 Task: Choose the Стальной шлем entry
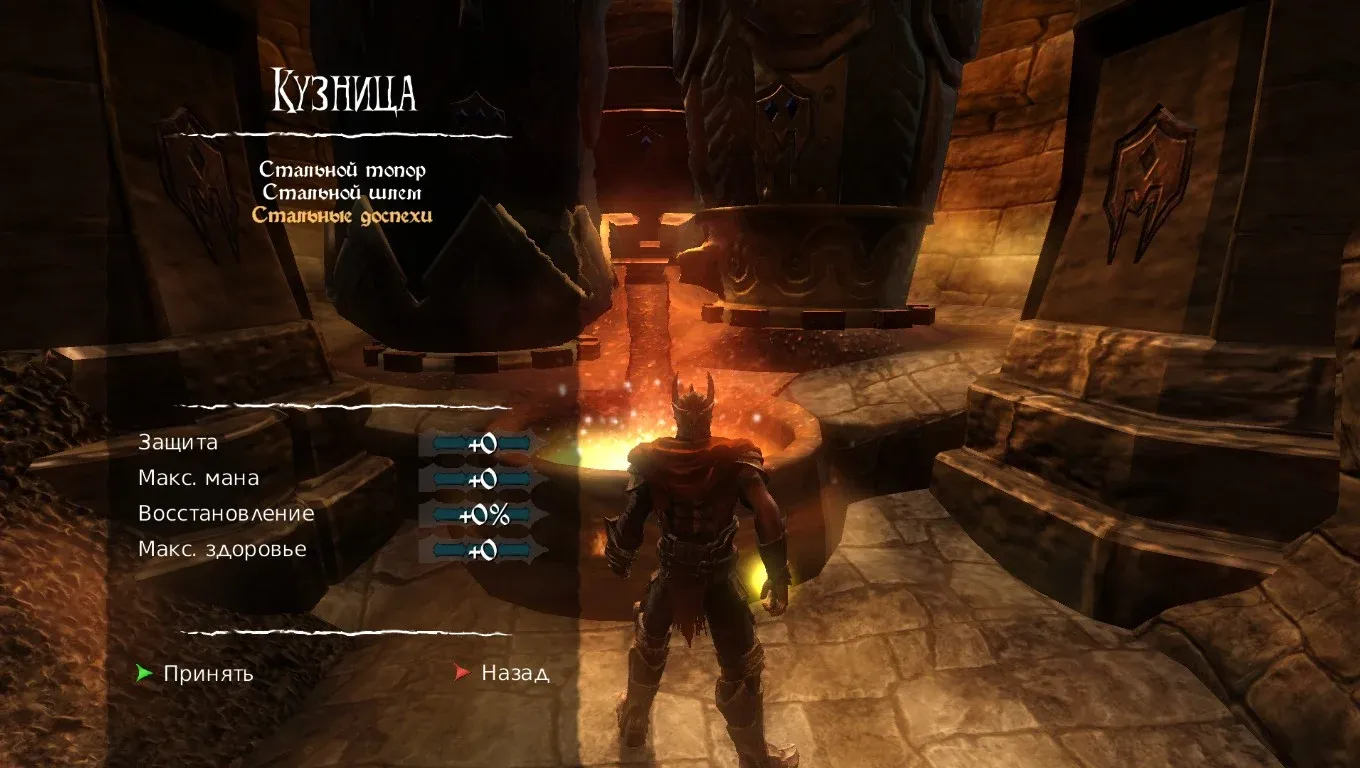[342, 193]
